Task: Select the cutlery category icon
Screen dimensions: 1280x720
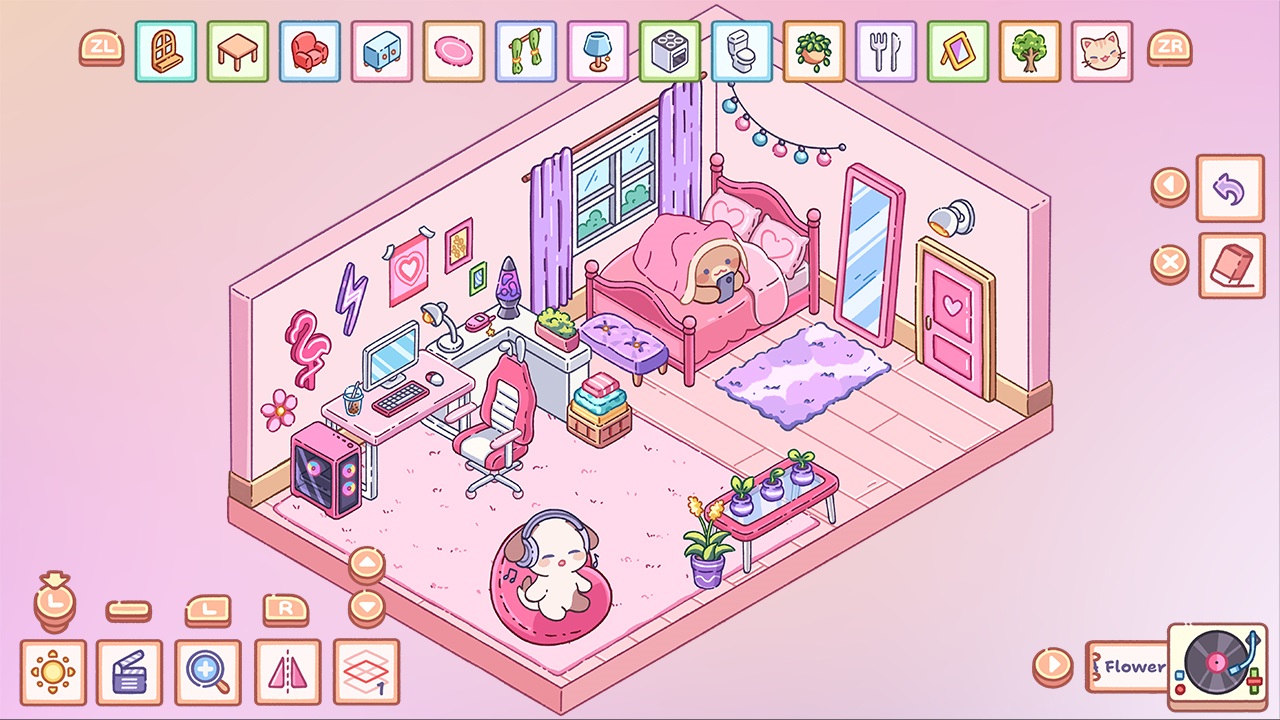Action: (x=885, y=50)
